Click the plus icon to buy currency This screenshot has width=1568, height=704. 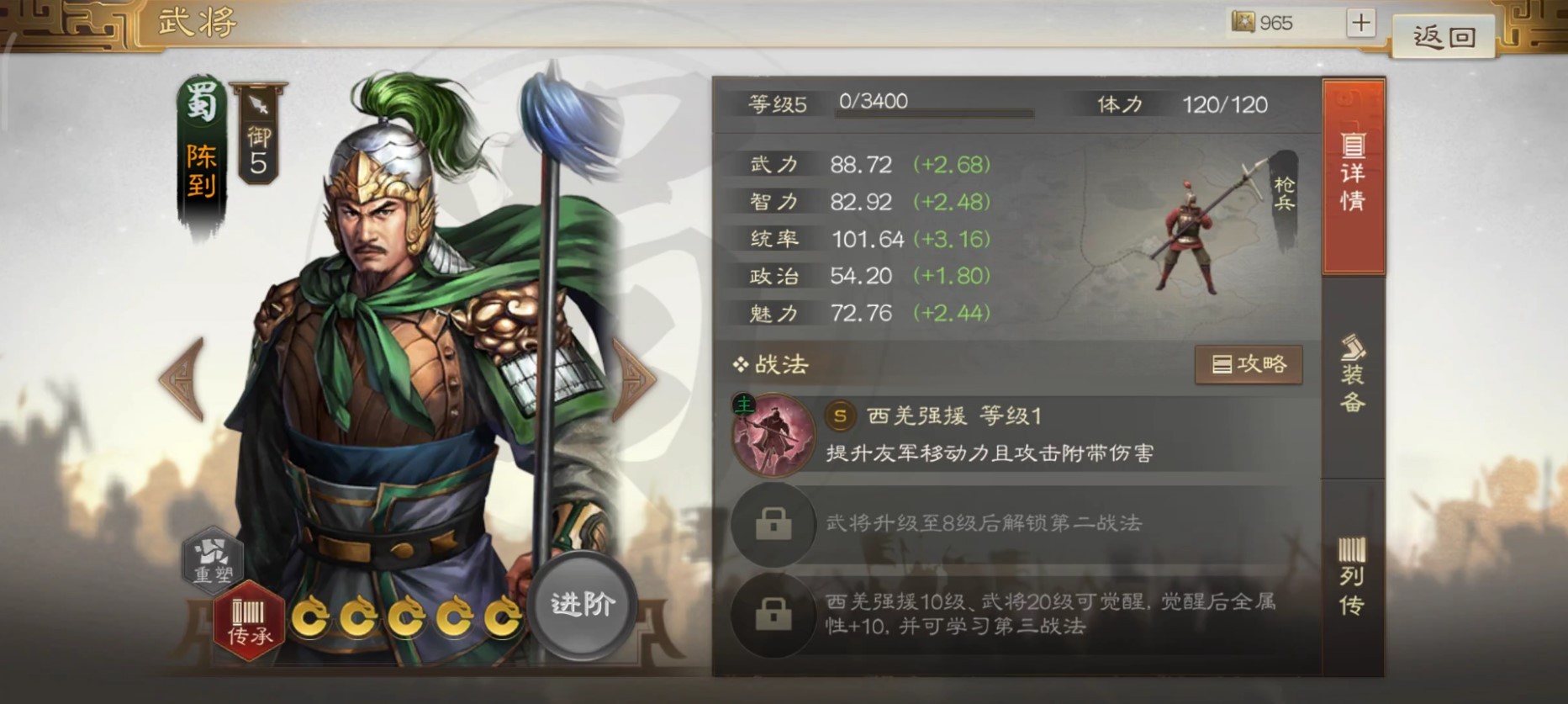[1359, 23]
